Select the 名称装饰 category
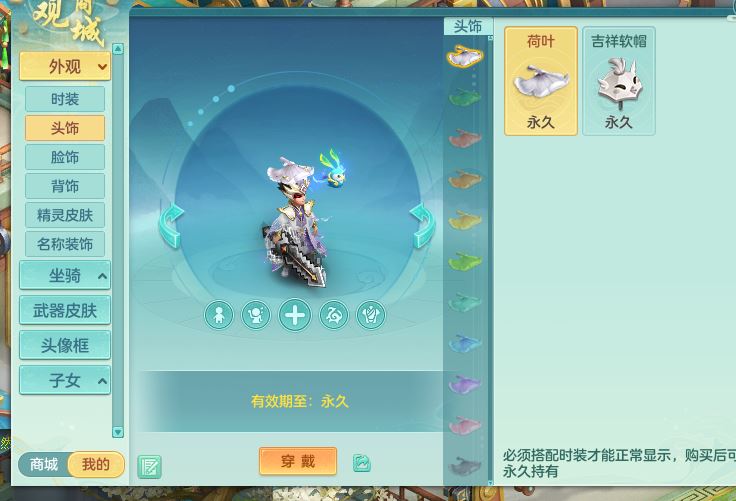The width and height of the screenshot is (736, 501). pos(65,244)
